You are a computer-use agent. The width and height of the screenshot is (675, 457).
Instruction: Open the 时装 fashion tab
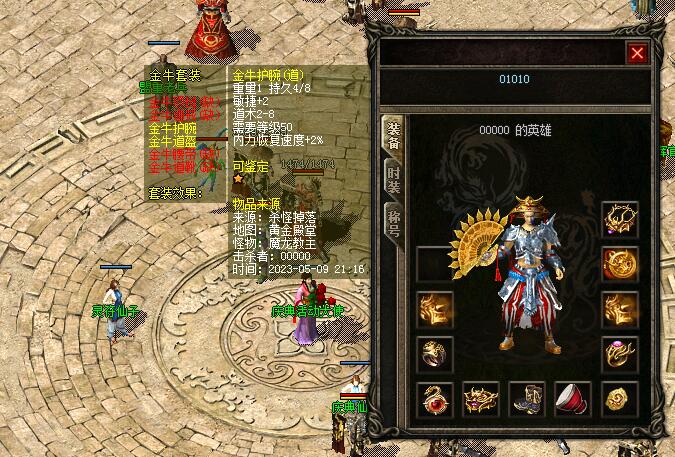tap(393, 179)
